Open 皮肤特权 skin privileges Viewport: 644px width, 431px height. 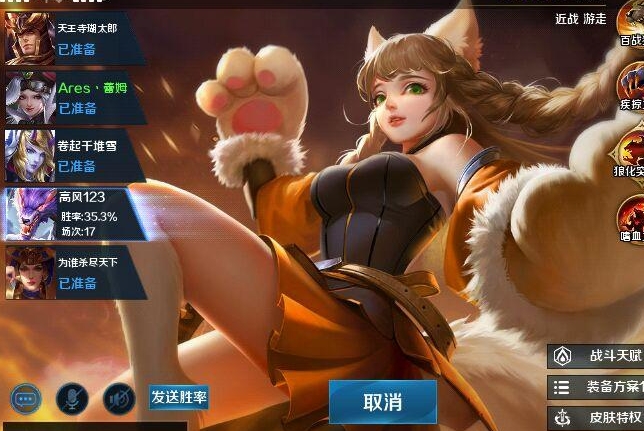(x=596, y=417)
